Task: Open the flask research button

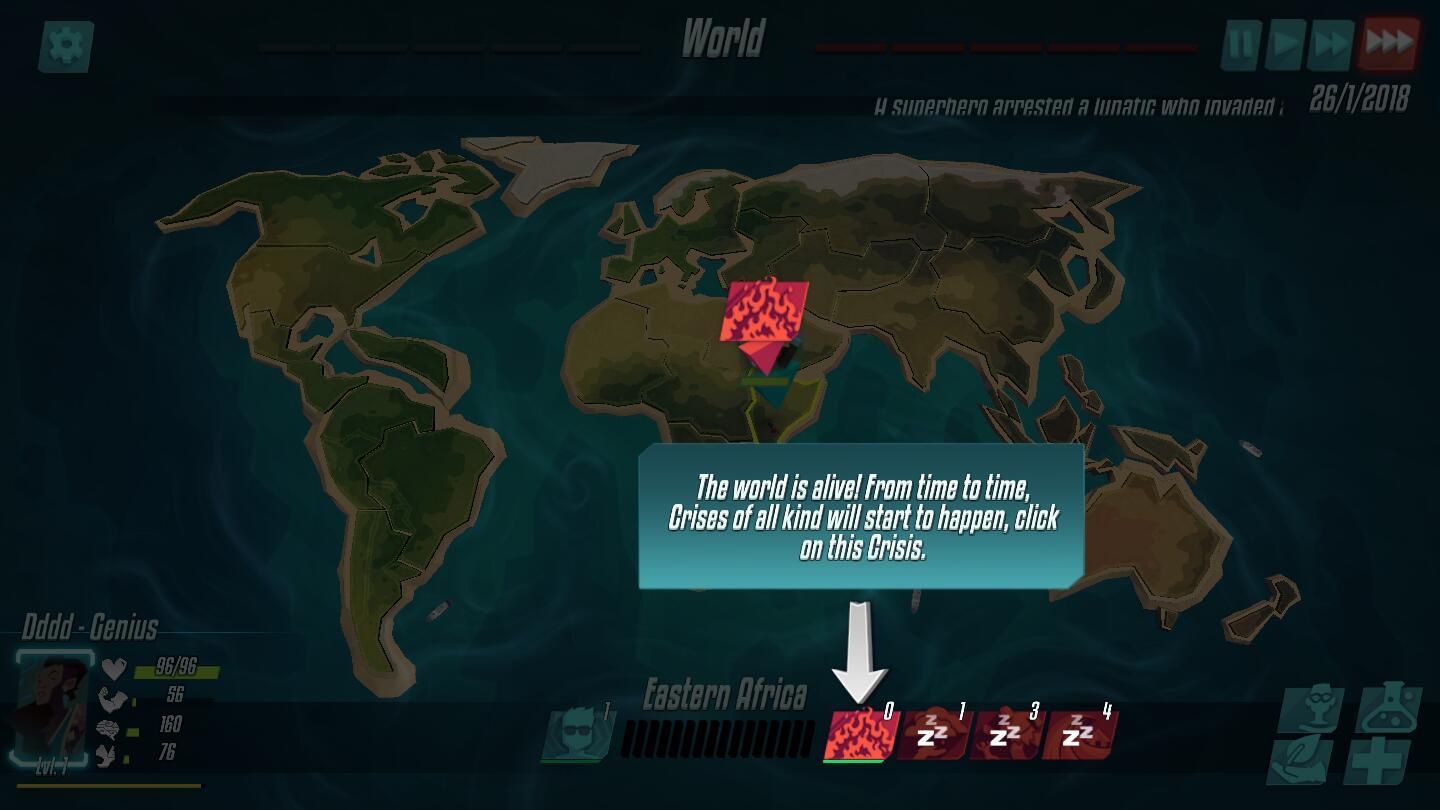Action: click(1389, 709)
